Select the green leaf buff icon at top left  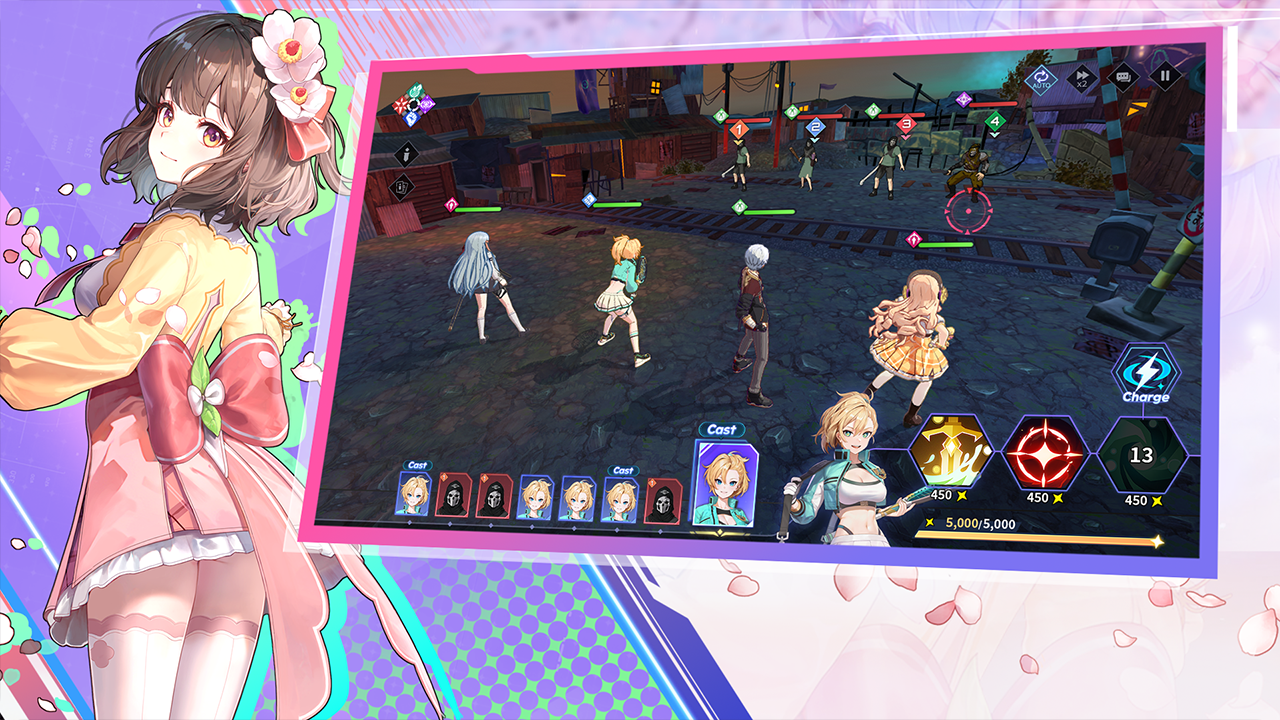[416, 88]
